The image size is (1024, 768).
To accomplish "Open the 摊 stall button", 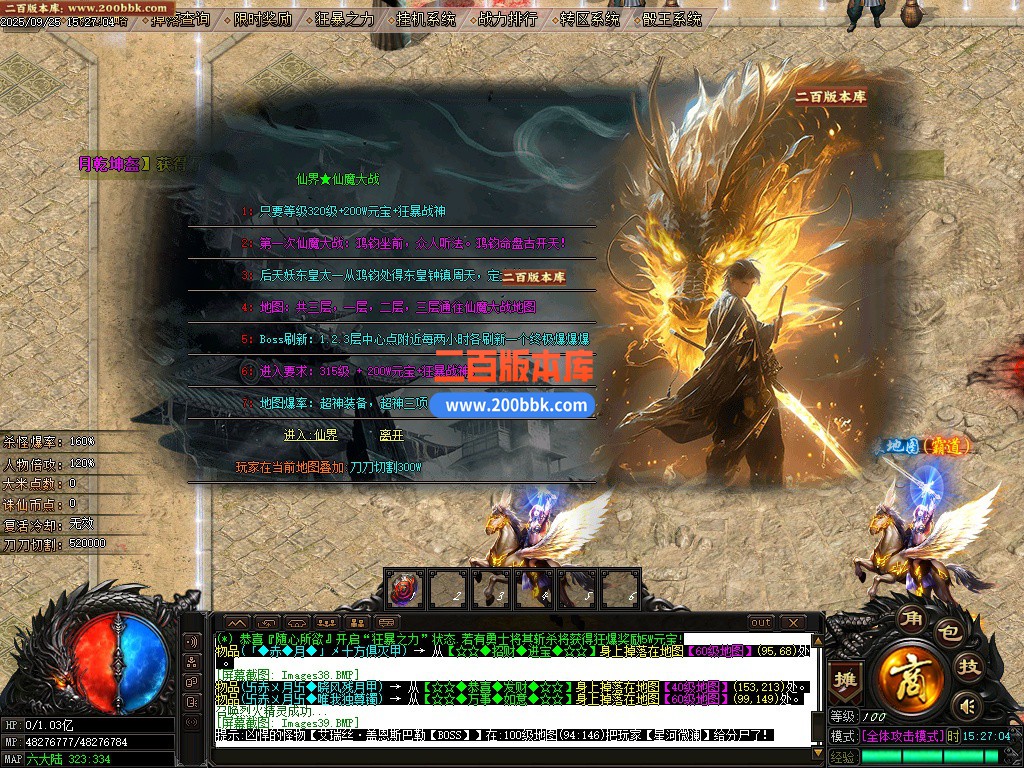I will click(x=846, y=679).
